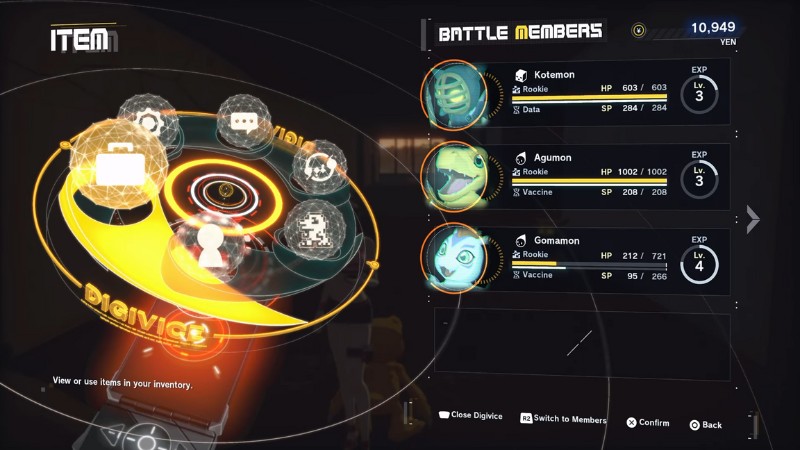Select the empty fourth member slot

[580, 343]
